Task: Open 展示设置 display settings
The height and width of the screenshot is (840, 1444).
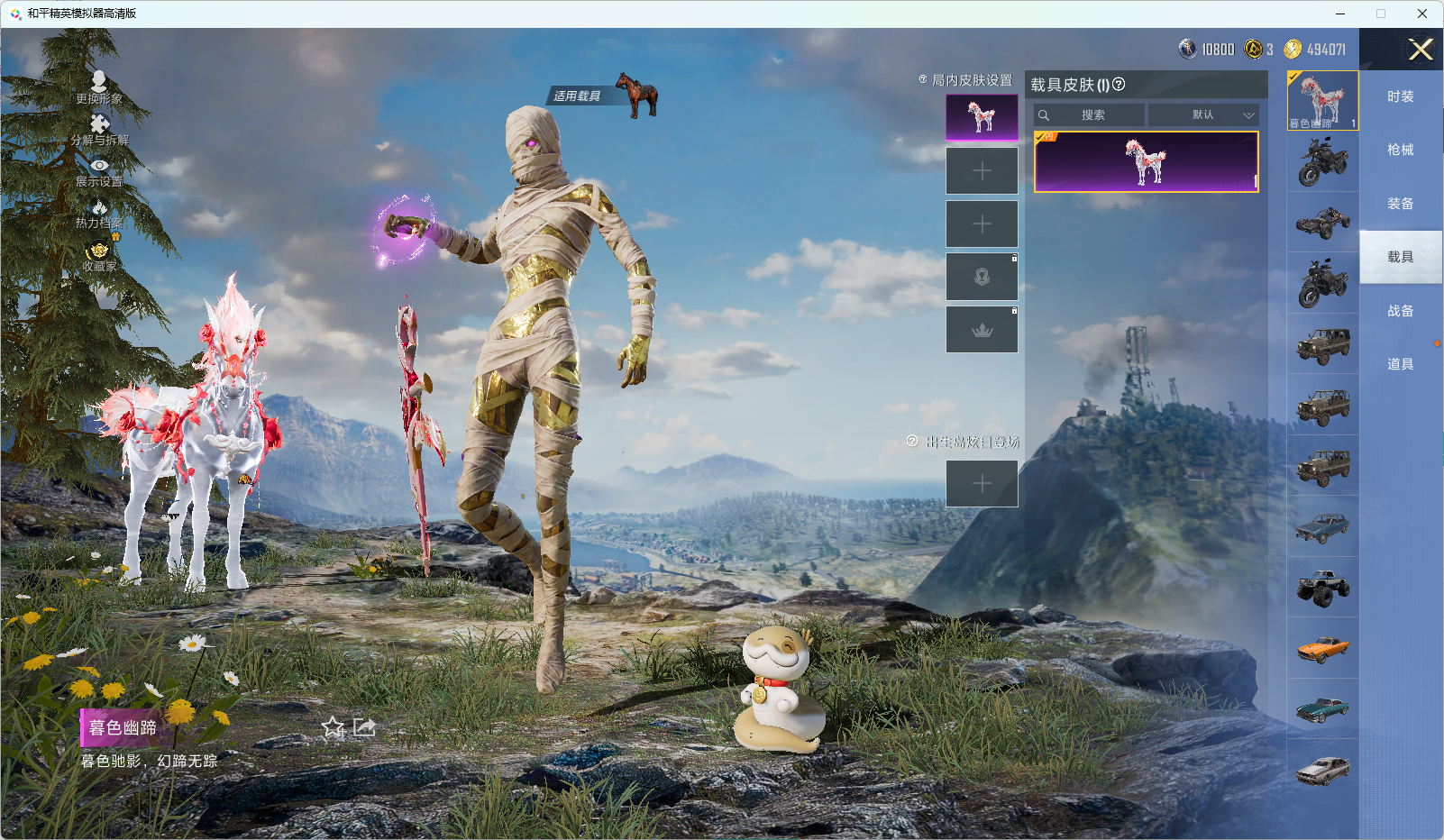Action: (x=99, y=170)
